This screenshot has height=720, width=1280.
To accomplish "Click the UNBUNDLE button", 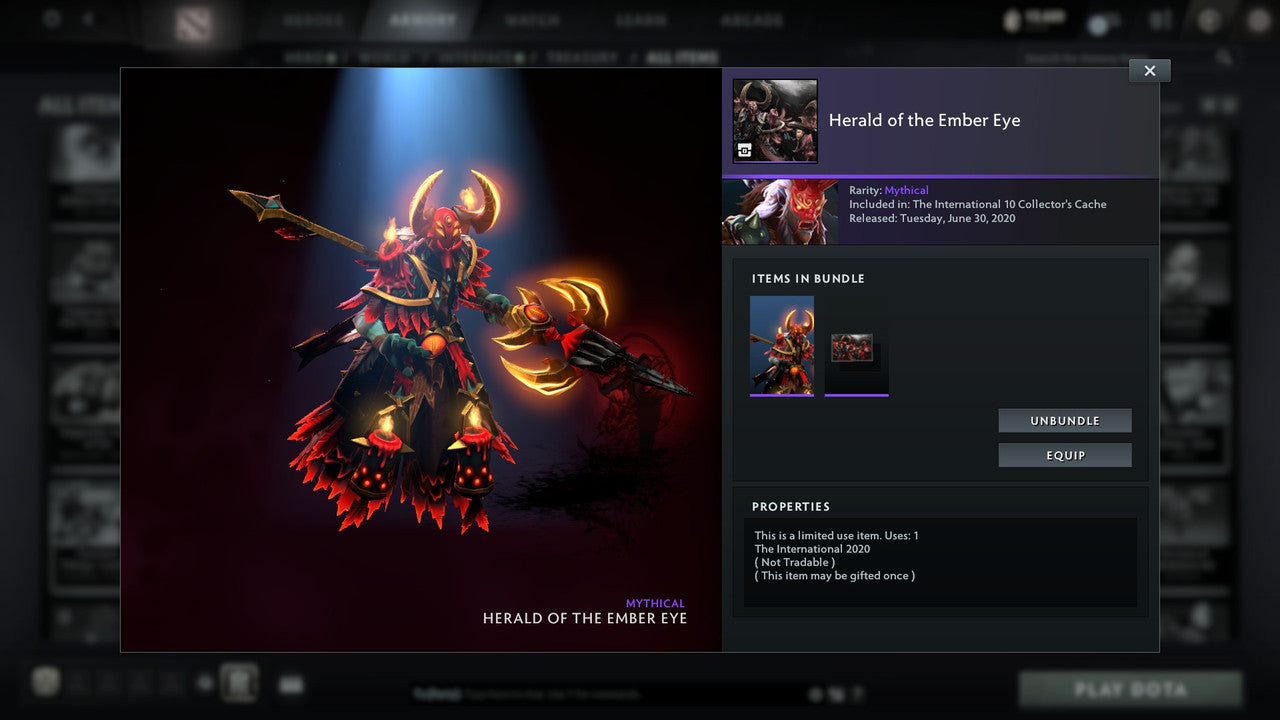I will (x=1064, y=420).
